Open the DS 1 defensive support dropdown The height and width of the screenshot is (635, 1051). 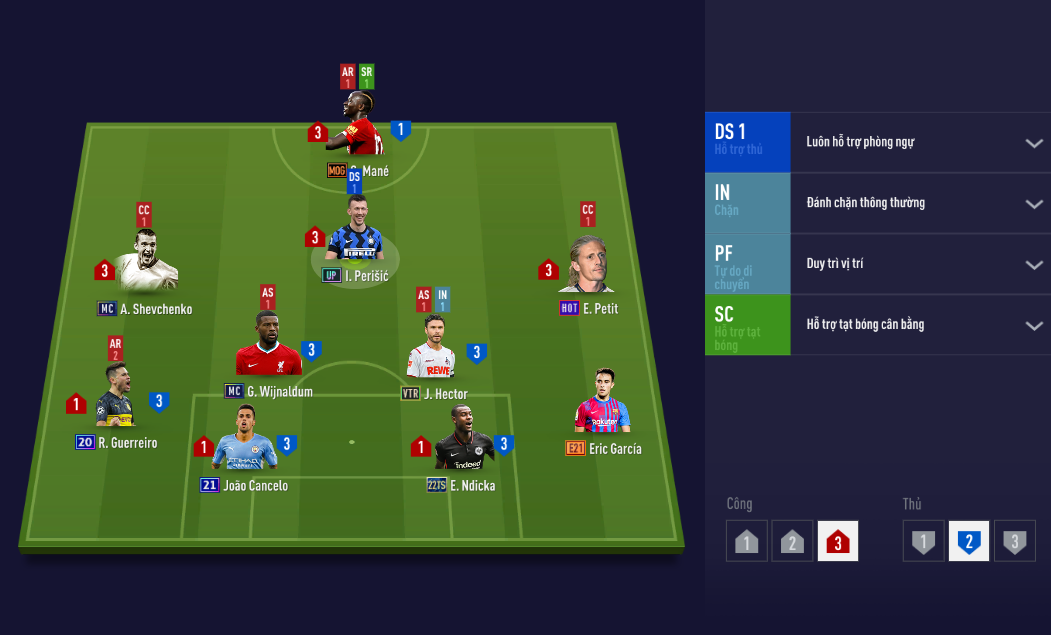click(1034, 143)
